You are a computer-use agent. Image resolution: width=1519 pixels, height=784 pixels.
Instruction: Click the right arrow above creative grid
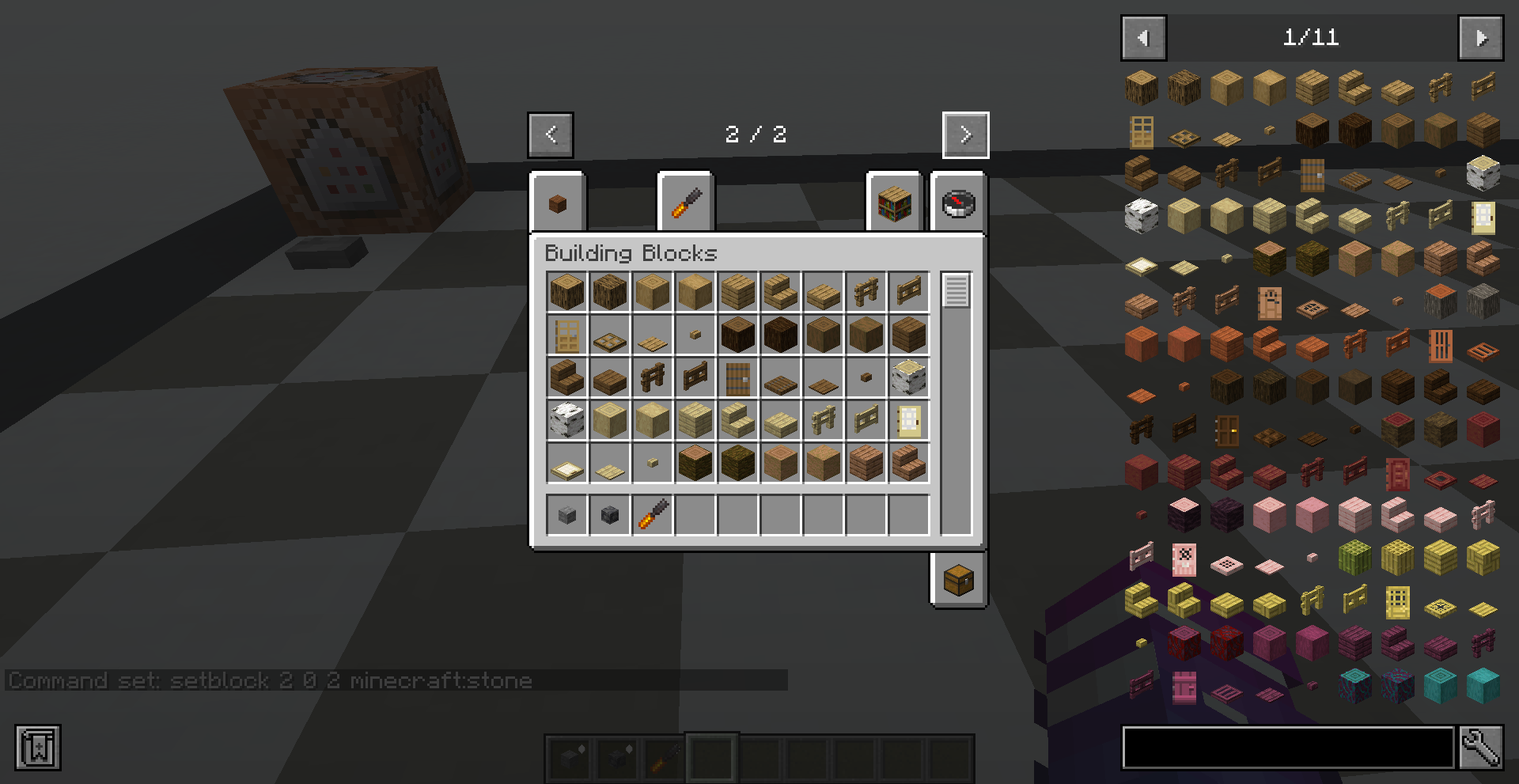tap(964, 134)
